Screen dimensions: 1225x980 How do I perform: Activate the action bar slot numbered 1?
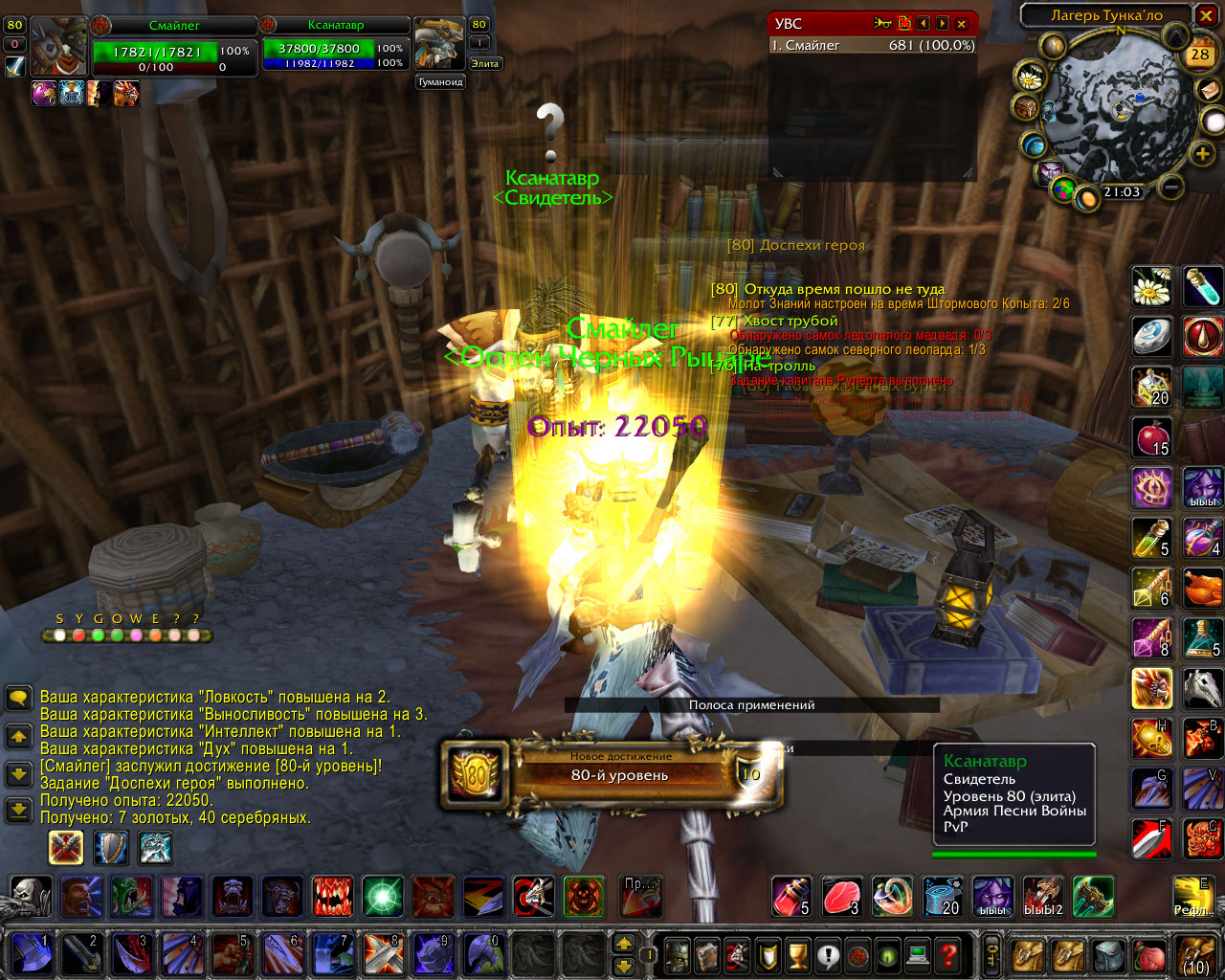[x=33, y=954]
